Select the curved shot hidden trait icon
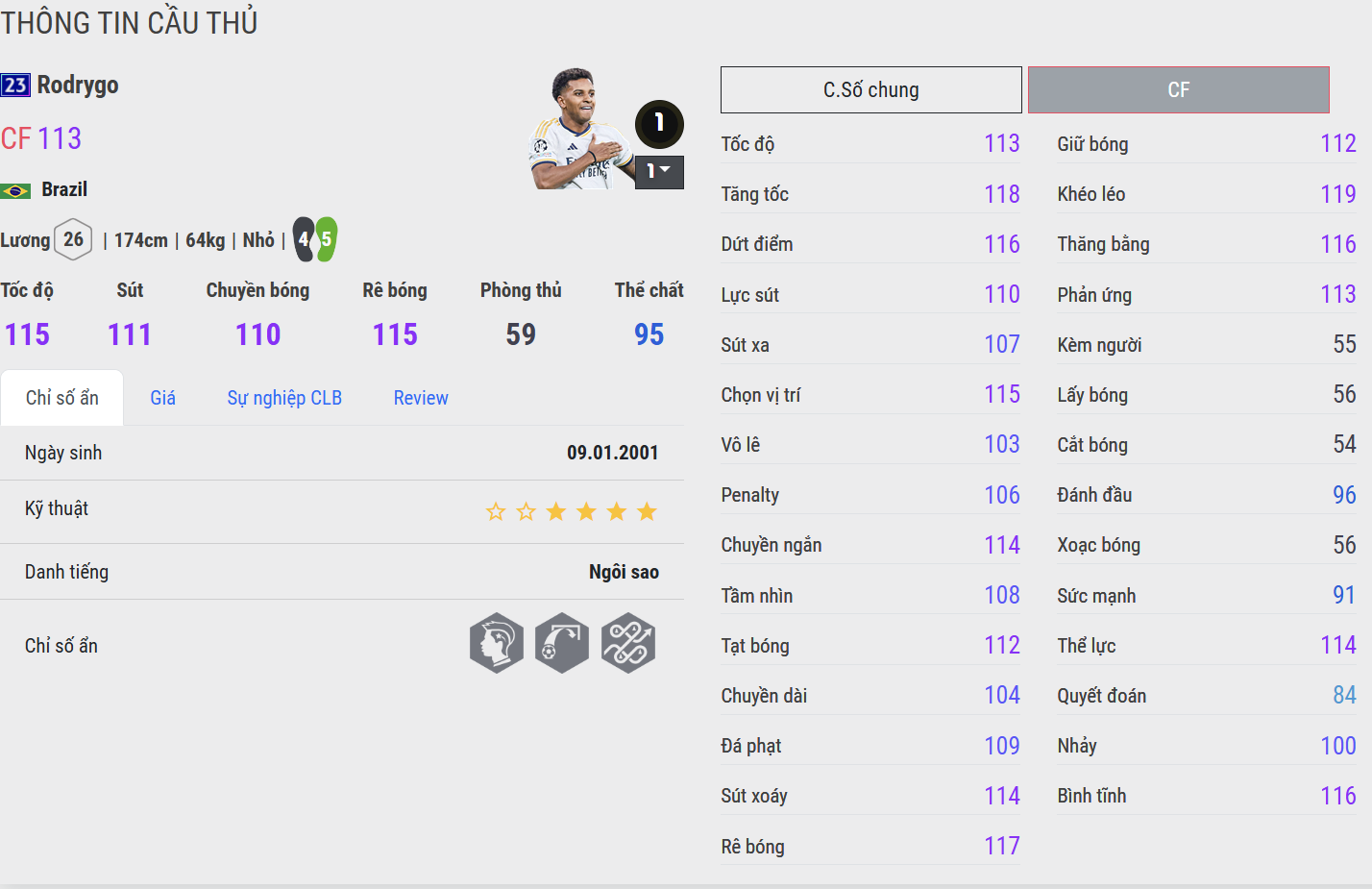 (x=562, y=643)
